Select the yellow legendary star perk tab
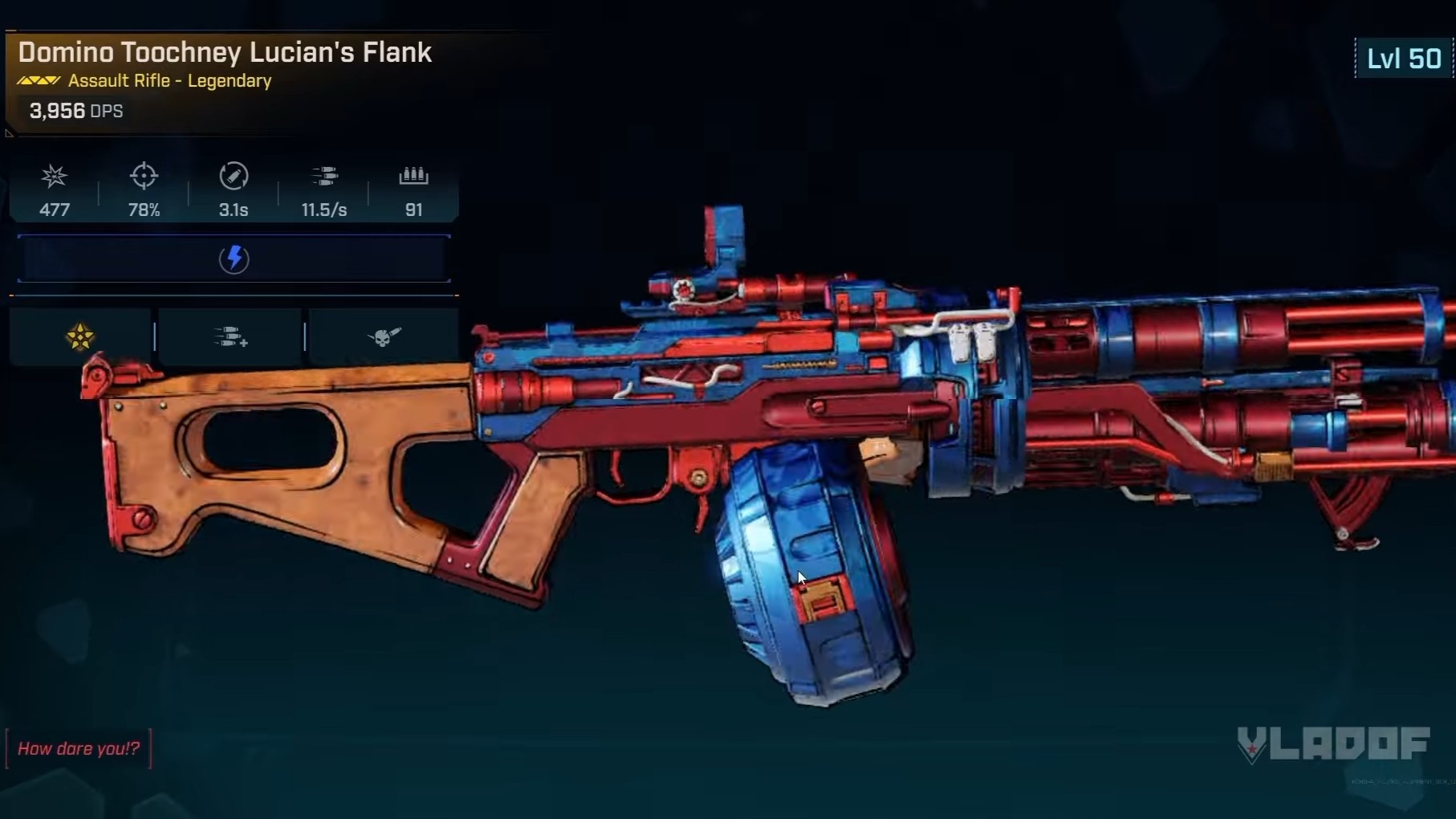The image size is (1456, 819). pyautogui.click(x=80, y=337)
